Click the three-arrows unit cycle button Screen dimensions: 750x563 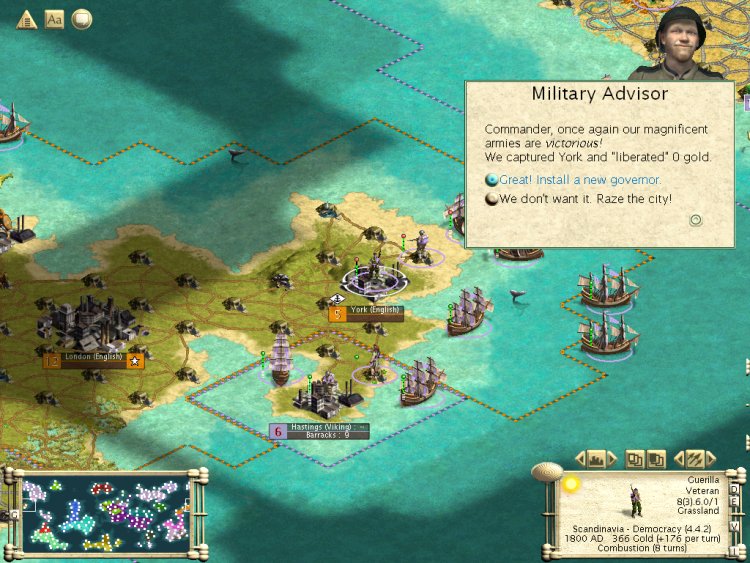point(694,459)
